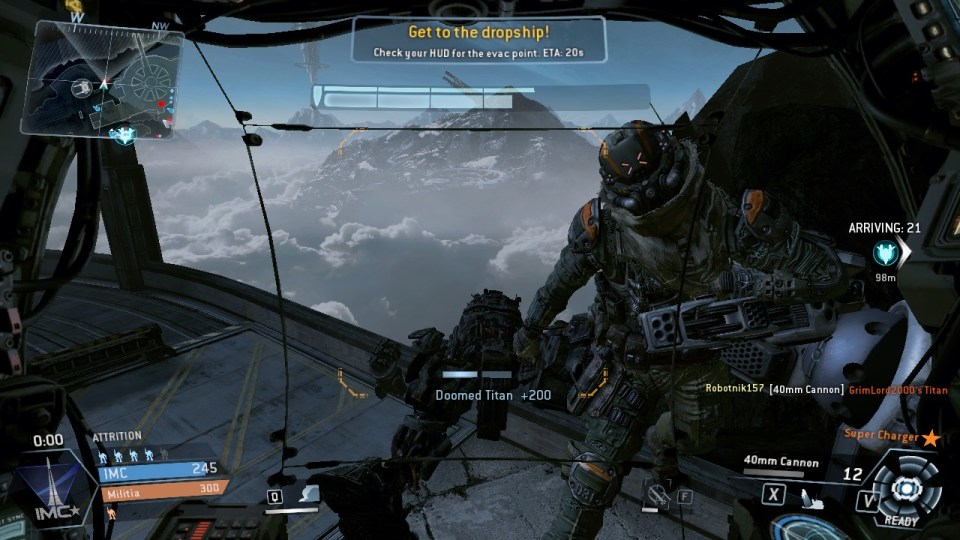This screenshot has height=540, width=960.
Task: Select the evac dropship waypoint marker
Action: click(886, 252)
